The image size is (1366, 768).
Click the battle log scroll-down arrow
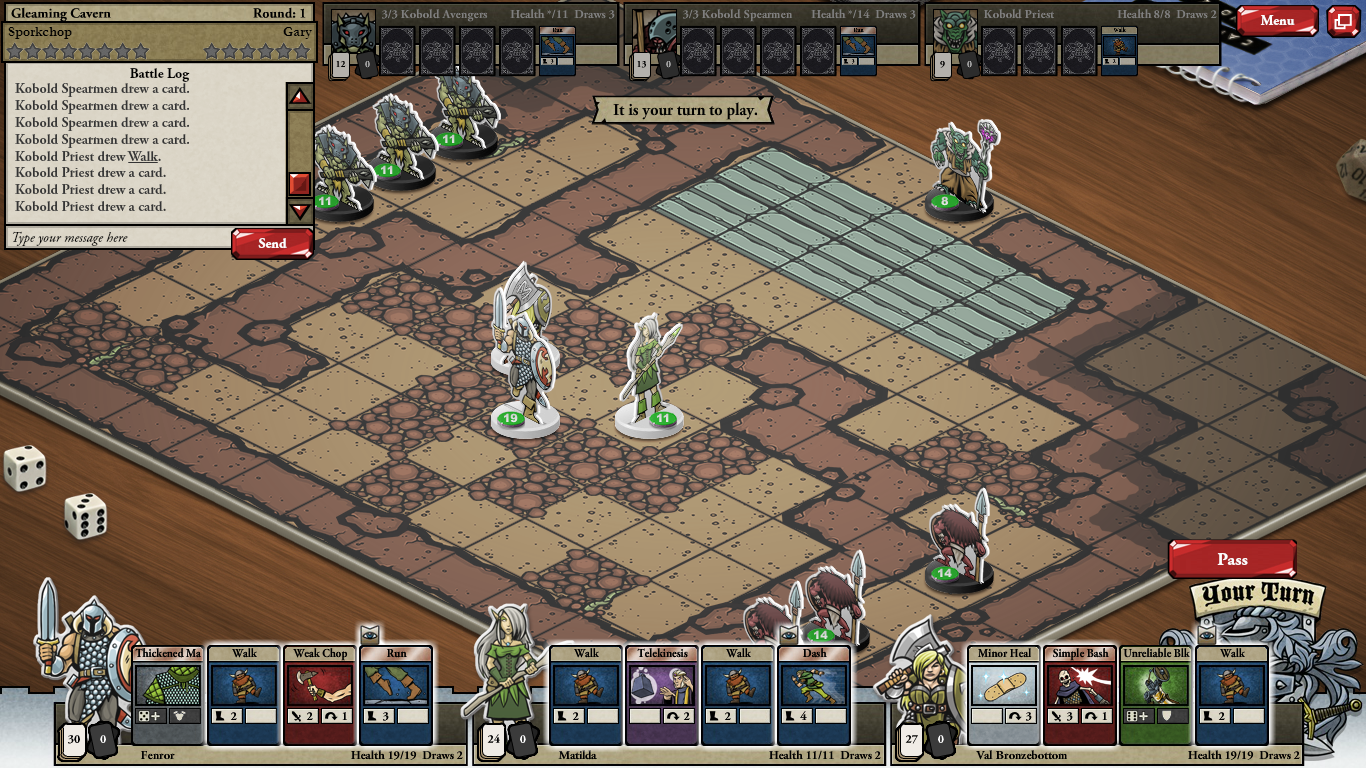click(x=299, y=211)
